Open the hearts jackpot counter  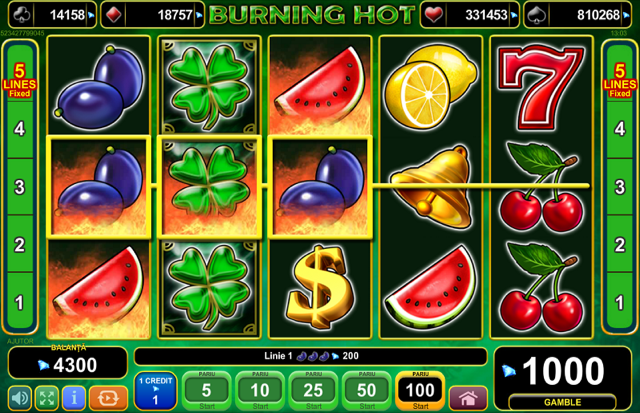coord(470,16)
